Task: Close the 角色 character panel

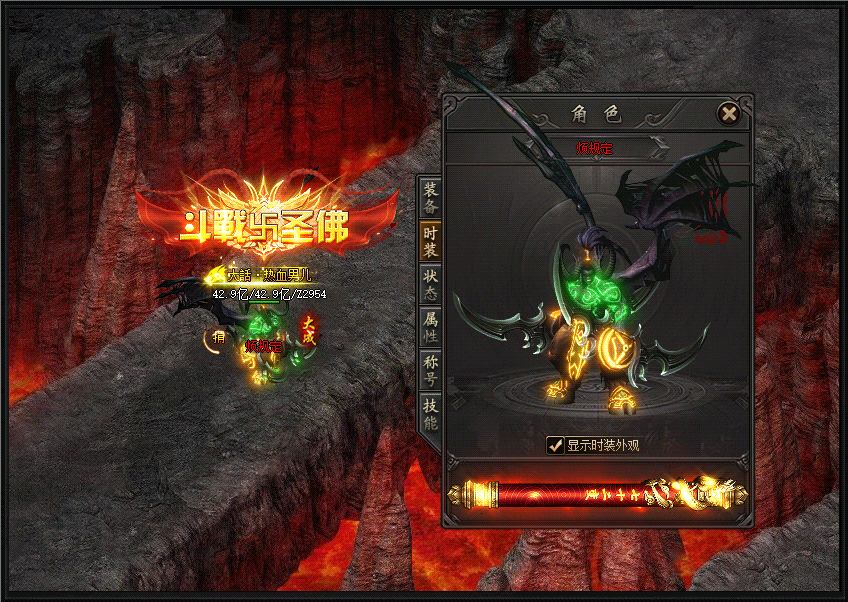Action: click(x=729, y=113)
